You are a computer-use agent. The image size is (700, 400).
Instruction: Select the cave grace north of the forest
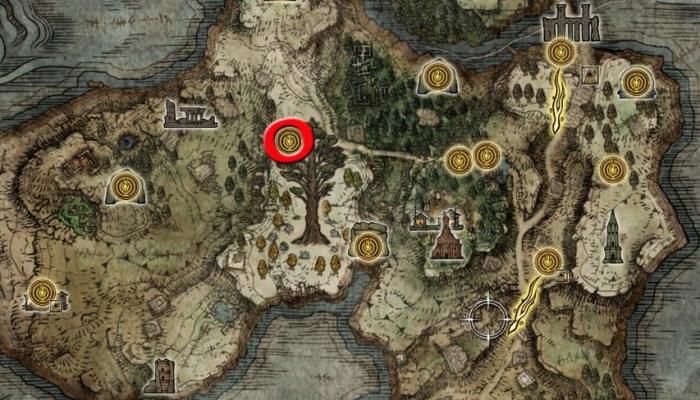(436, 75)
